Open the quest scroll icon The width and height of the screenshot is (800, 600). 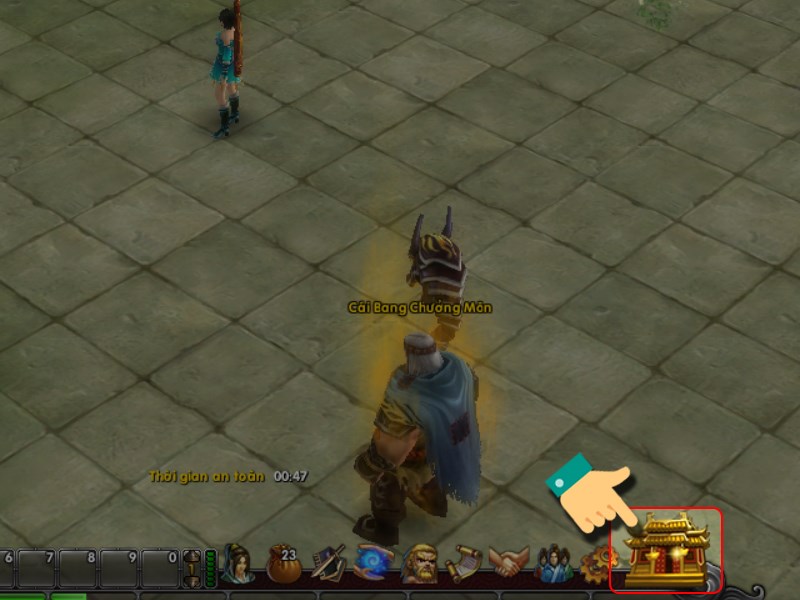tap(464, 565)
